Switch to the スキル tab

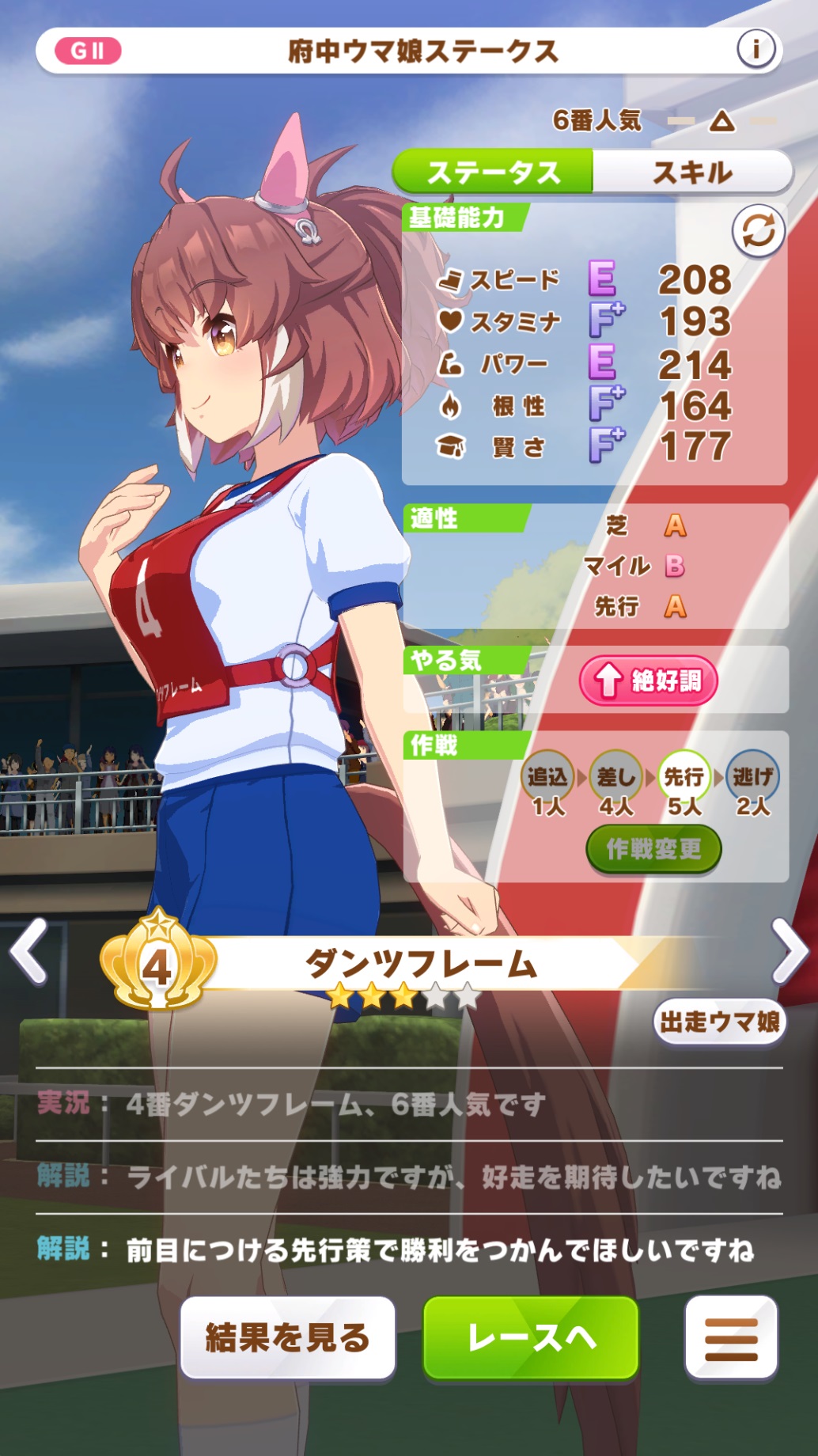(x=692, y=172)
